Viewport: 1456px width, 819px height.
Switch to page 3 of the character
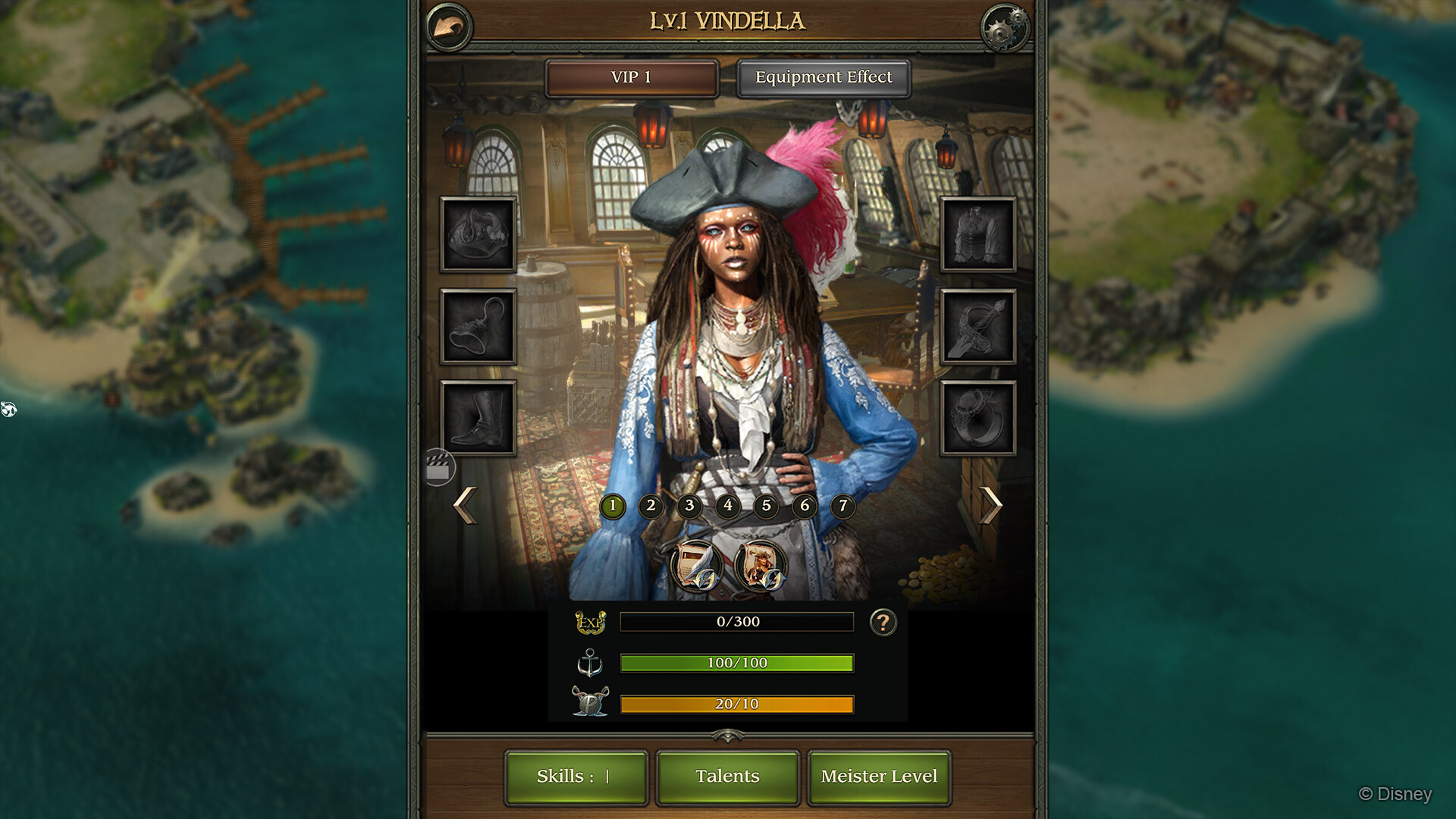pos(689,507)
